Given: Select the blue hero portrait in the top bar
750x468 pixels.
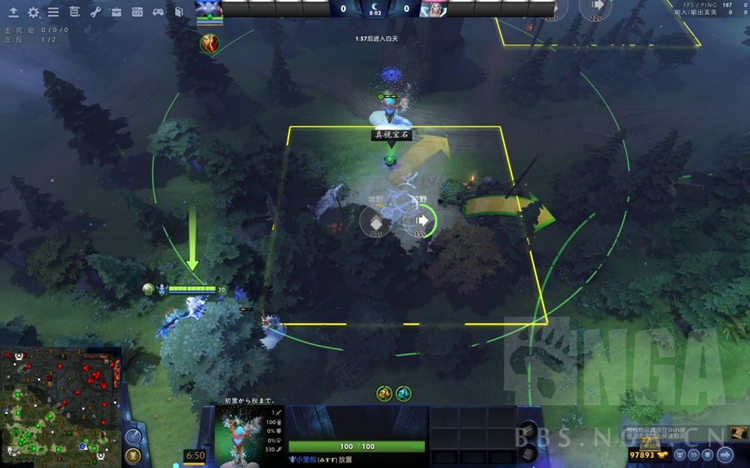Looking at the screenshot, I should point(208,8).
